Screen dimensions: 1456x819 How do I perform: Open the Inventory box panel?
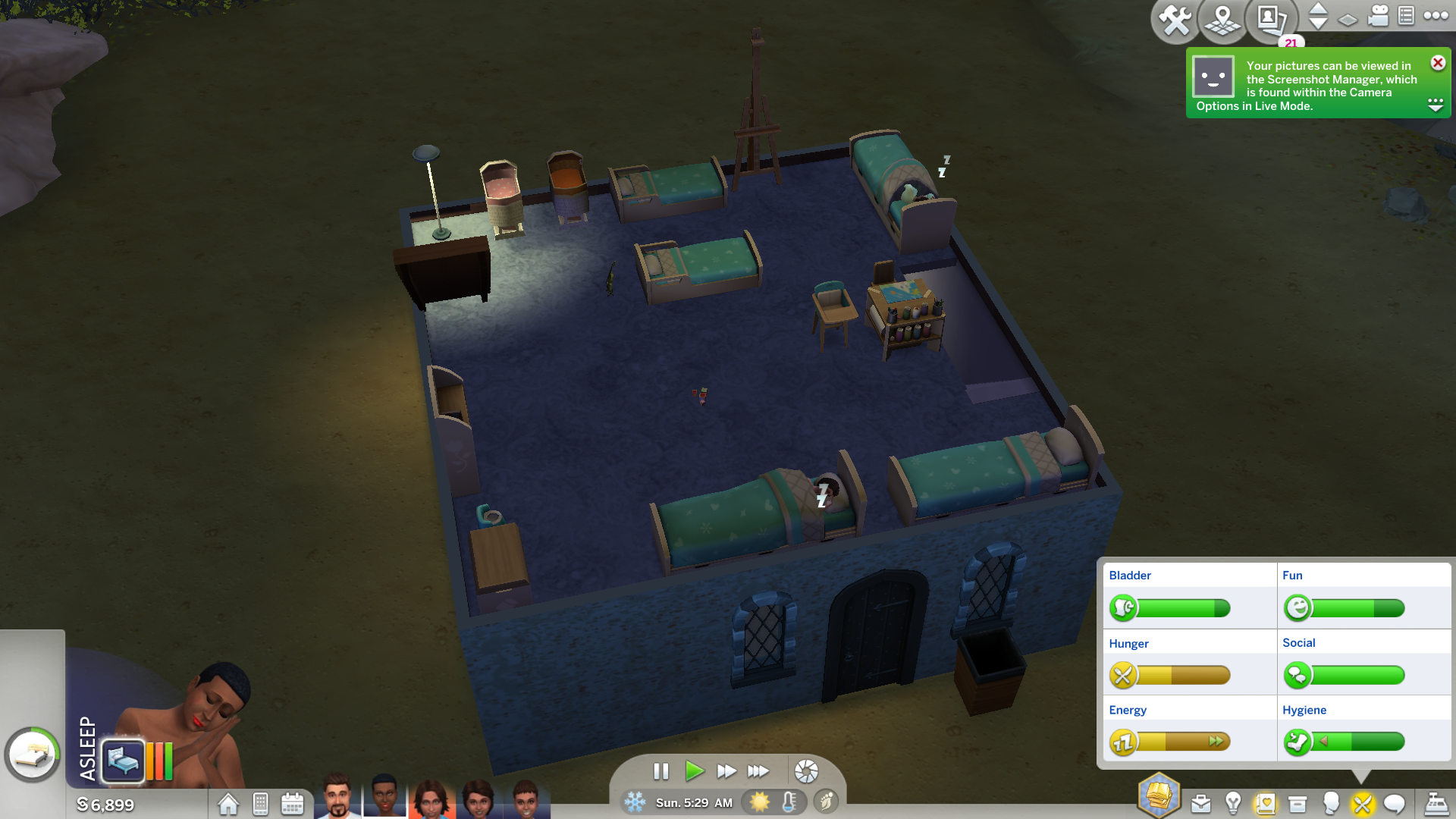pyautogui.click(x=1298, y=804)
